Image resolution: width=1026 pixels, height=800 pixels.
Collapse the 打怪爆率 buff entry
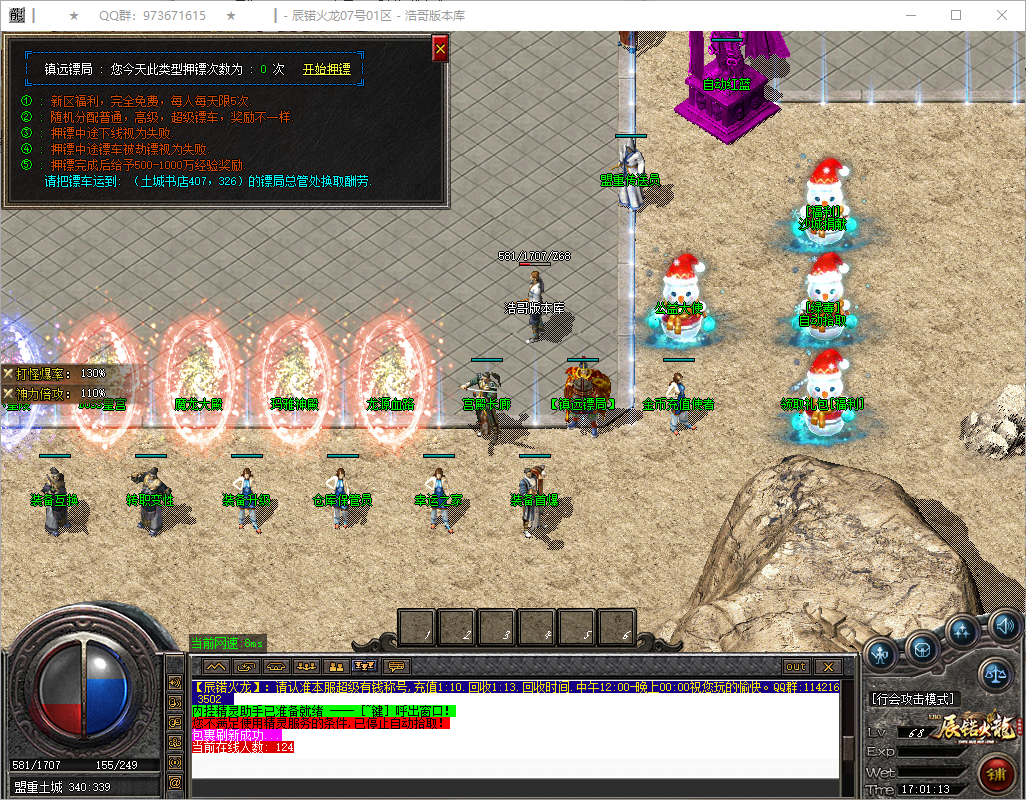[9, 373]
